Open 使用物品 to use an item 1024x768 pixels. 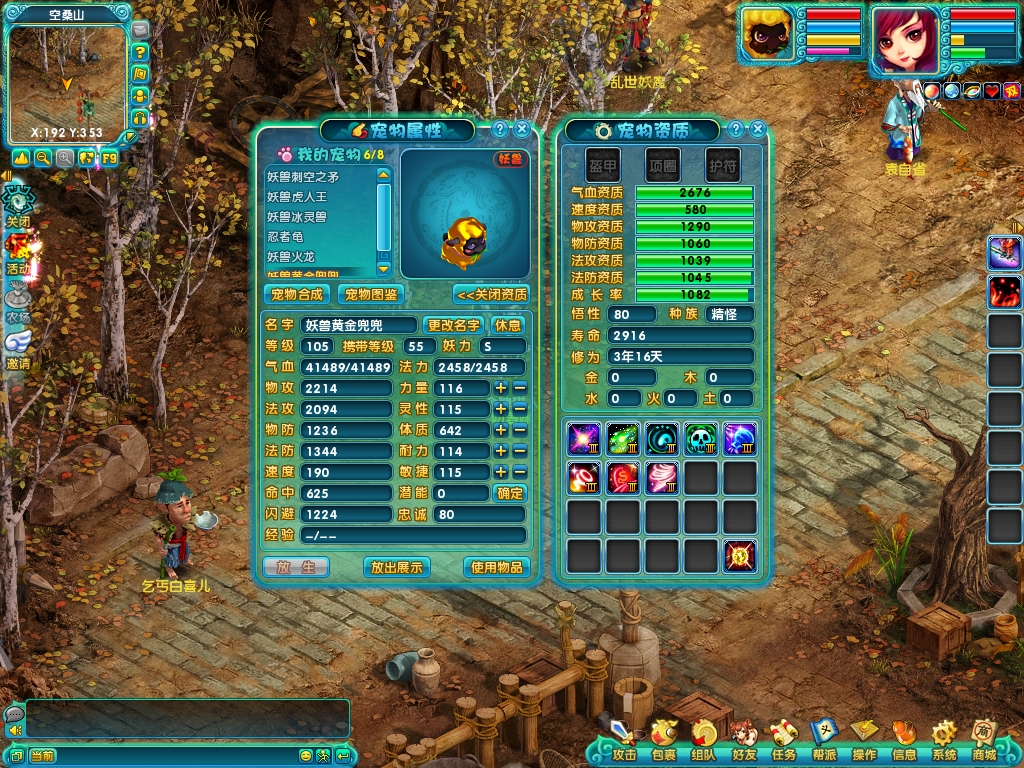496,567
